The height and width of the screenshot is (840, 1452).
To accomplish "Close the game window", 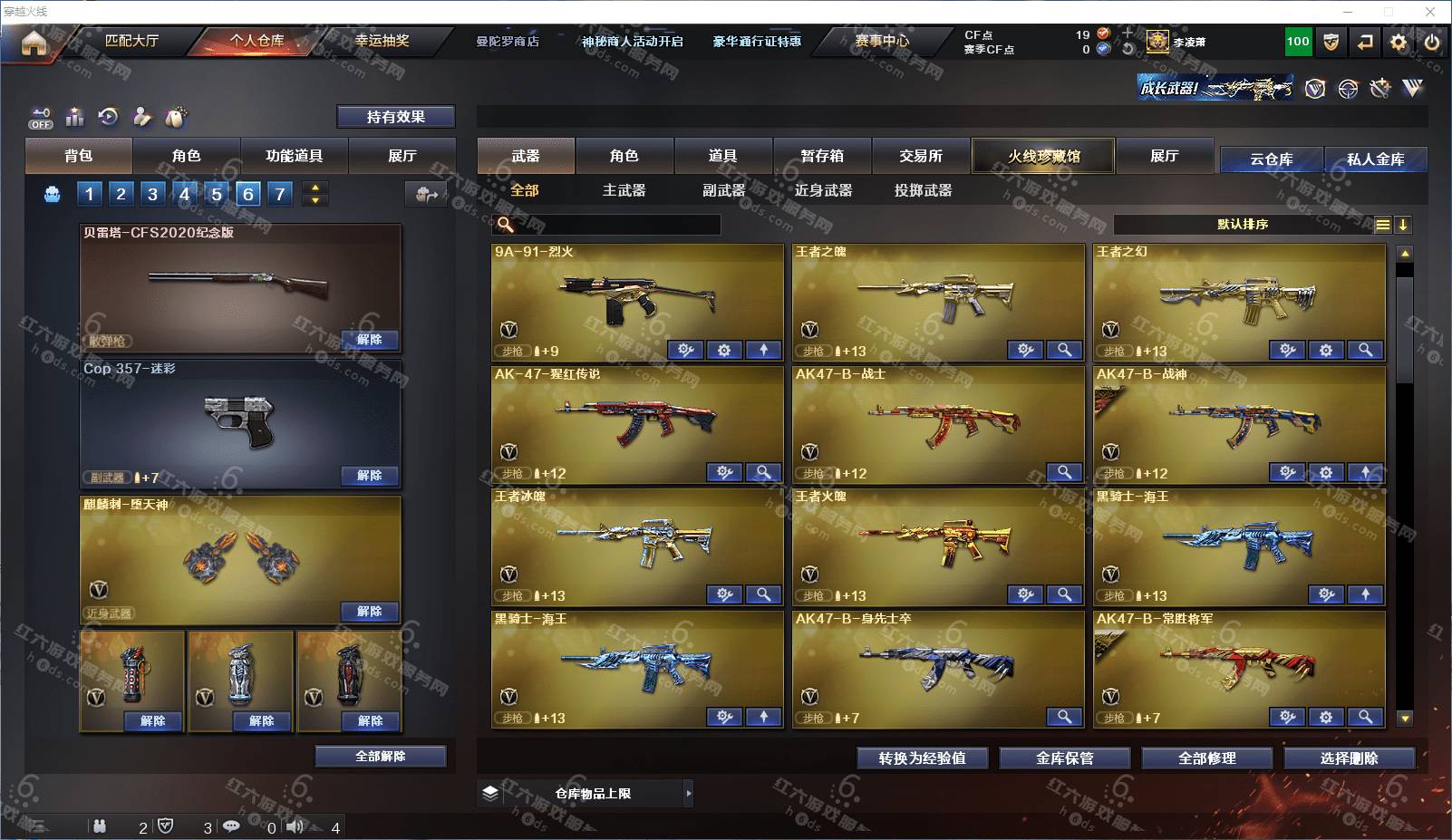I will (1430, 12).
